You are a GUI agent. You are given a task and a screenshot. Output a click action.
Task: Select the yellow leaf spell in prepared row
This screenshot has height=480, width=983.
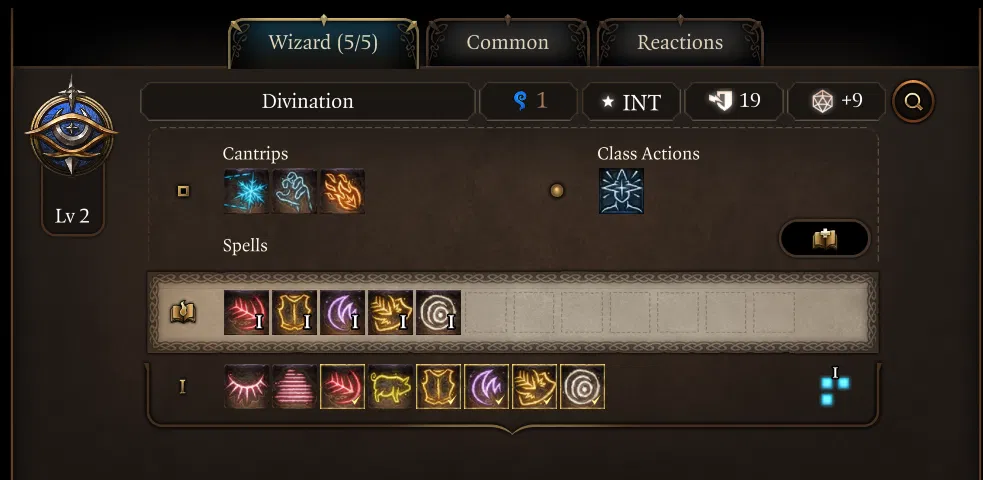point(390,312)
